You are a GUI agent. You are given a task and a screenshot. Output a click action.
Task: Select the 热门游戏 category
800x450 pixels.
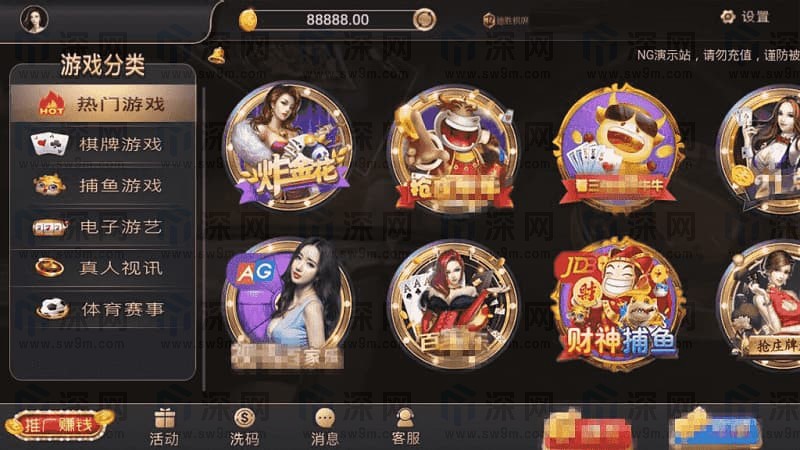point(103,102)
